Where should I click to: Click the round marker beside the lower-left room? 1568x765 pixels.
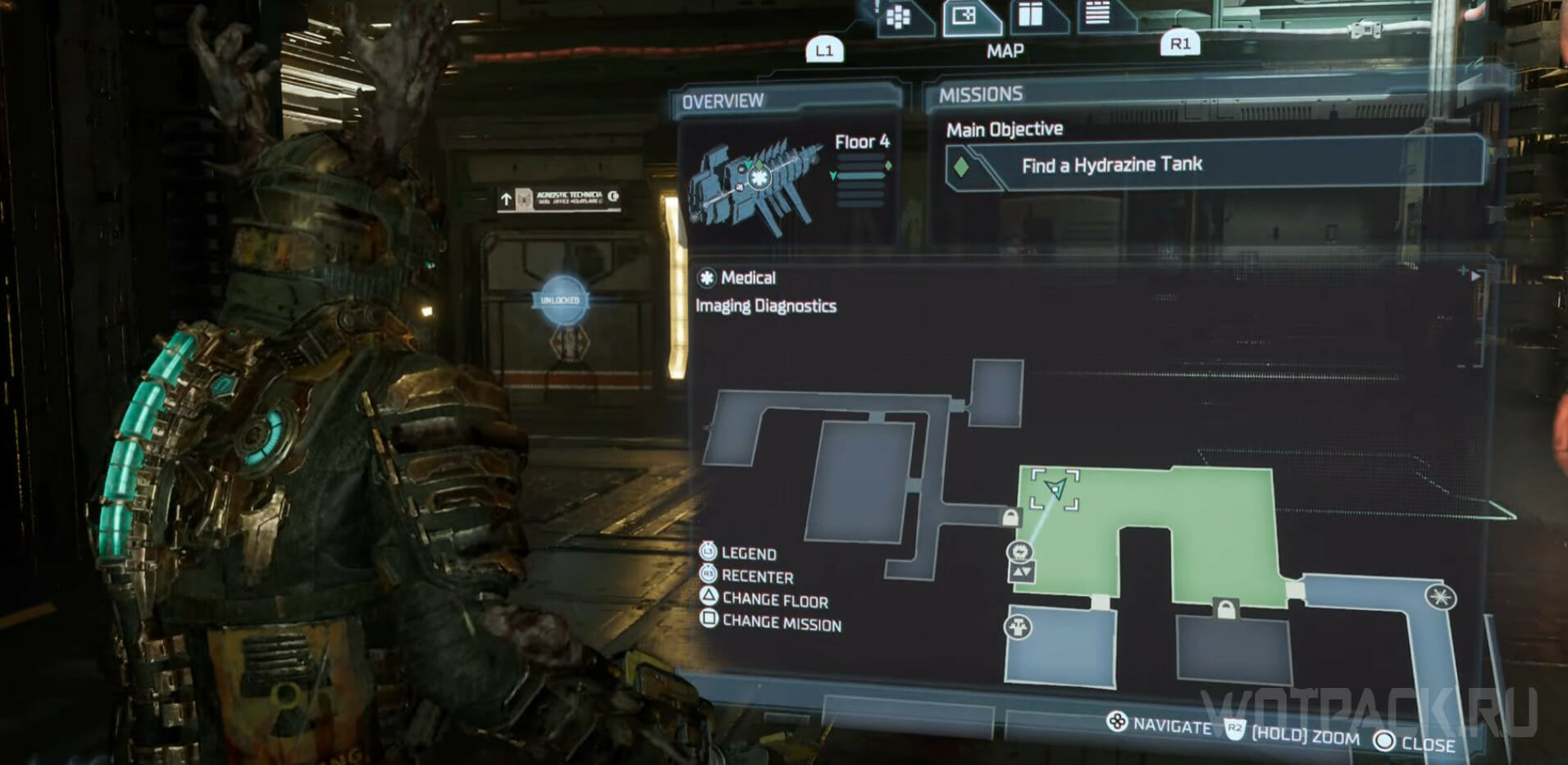click(1018, 628)
